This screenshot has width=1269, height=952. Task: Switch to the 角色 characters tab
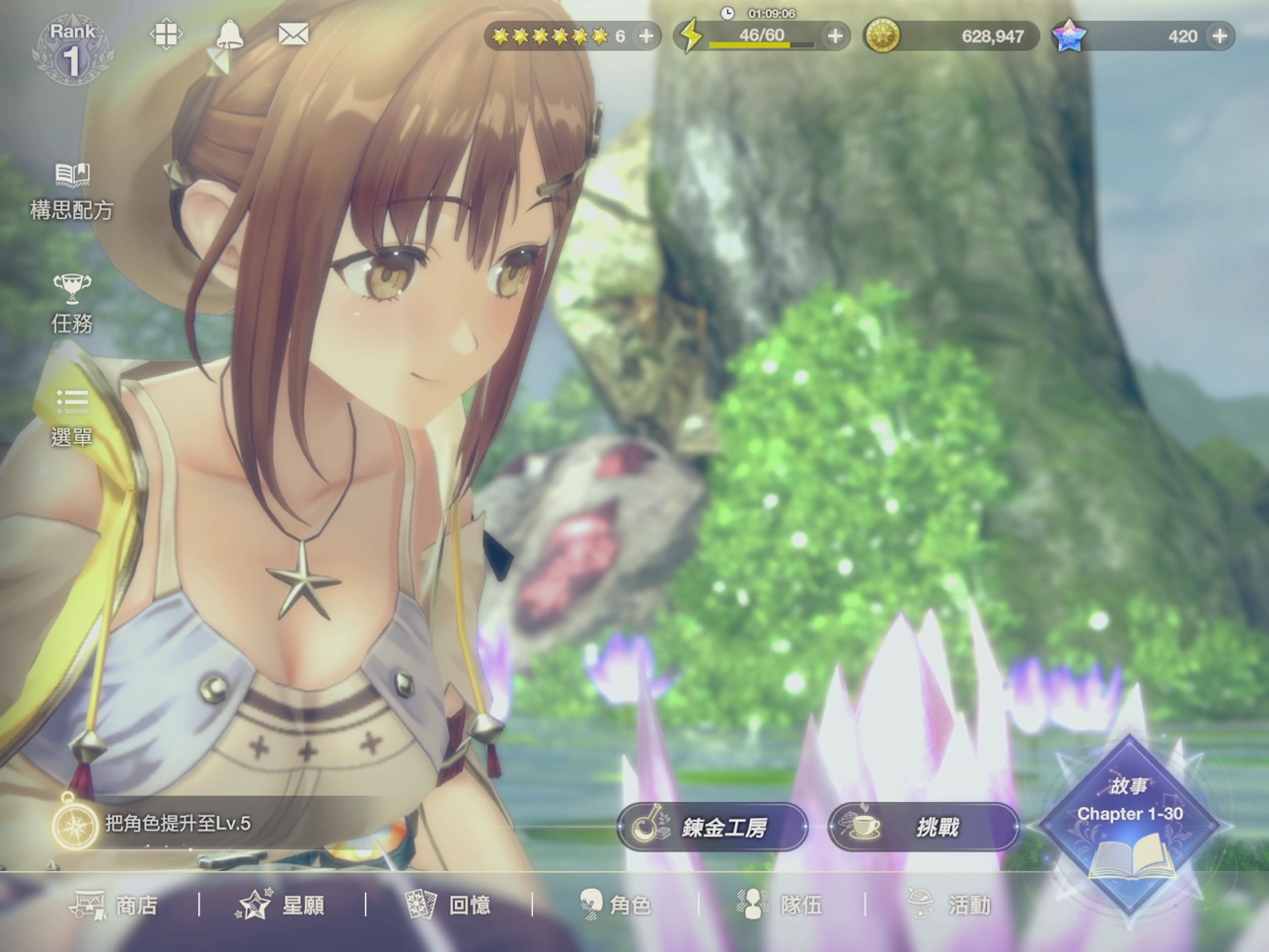coord(615,905)
